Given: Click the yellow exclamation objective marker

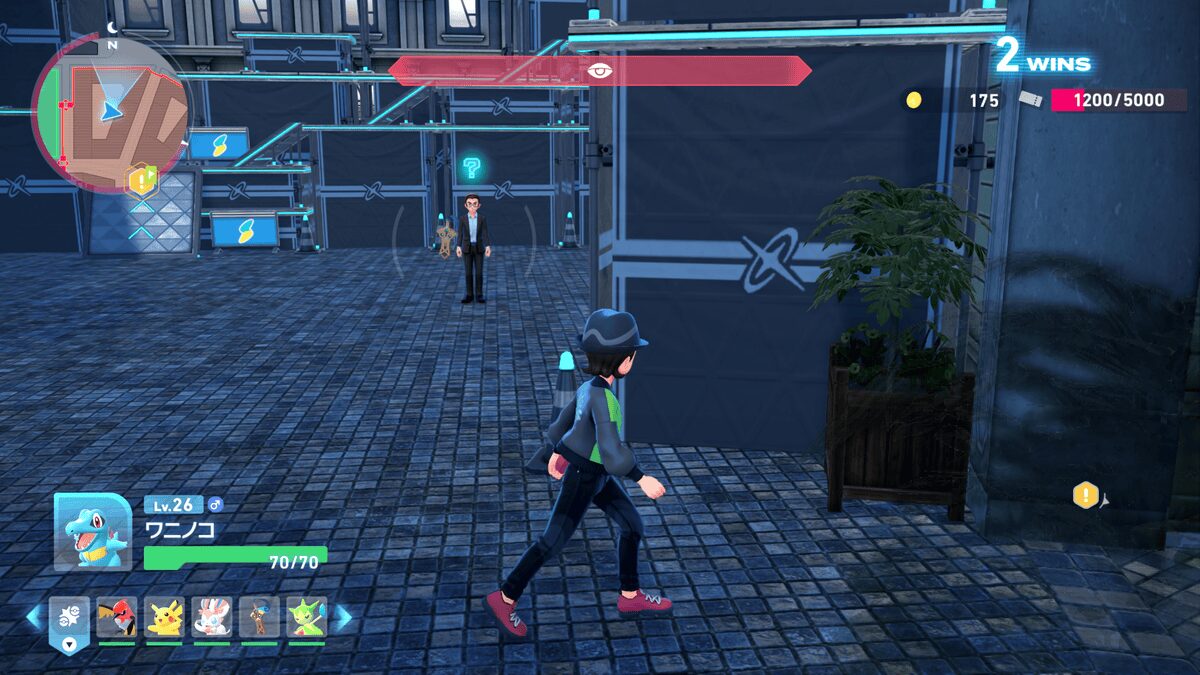Looking at the screenshot, I should pyautogui.click(x=1086, y=495).
